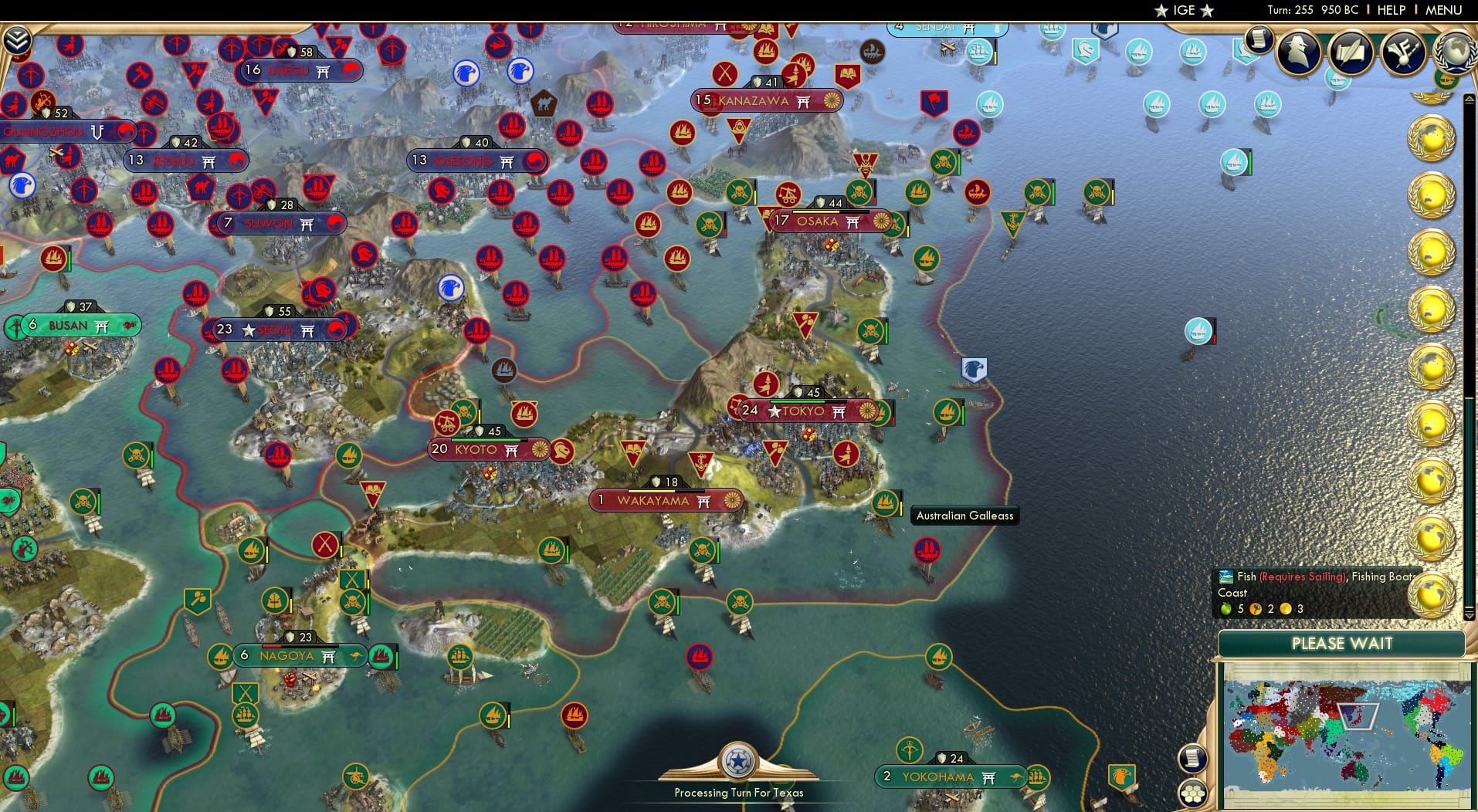This screenshot has width=1478, height=812.
Task: Open the MENU item
Action: click(x=1445, y=10)
